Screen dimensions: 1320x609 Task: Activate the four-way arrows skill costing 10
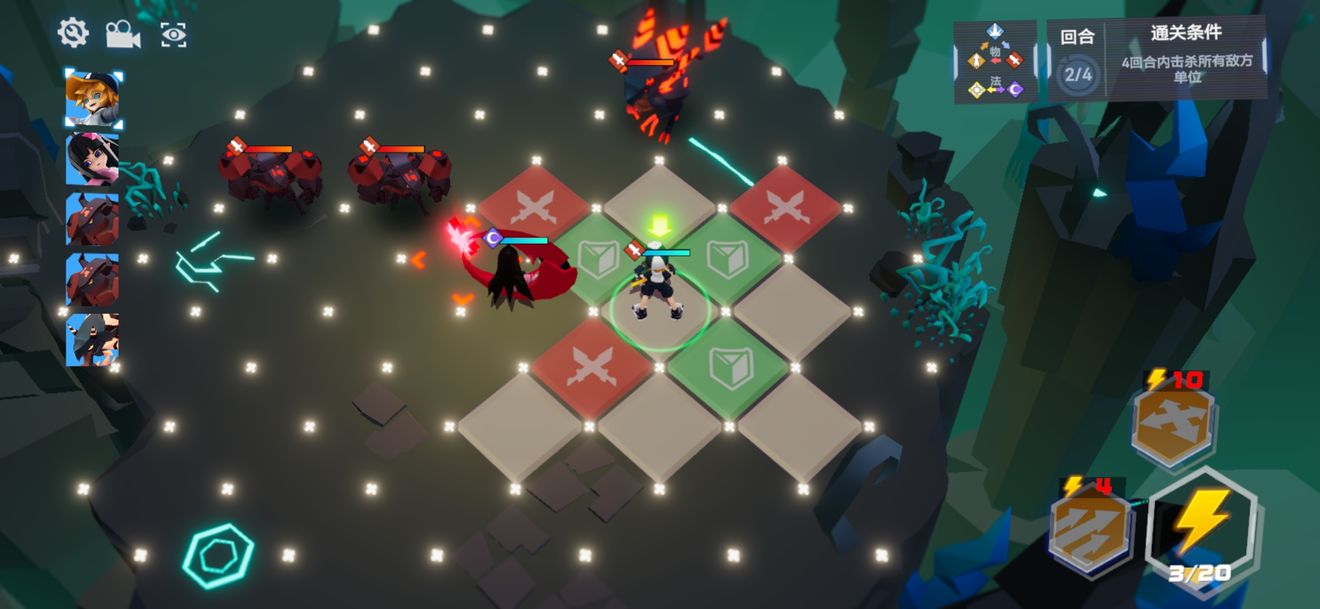click(1173, 424)
